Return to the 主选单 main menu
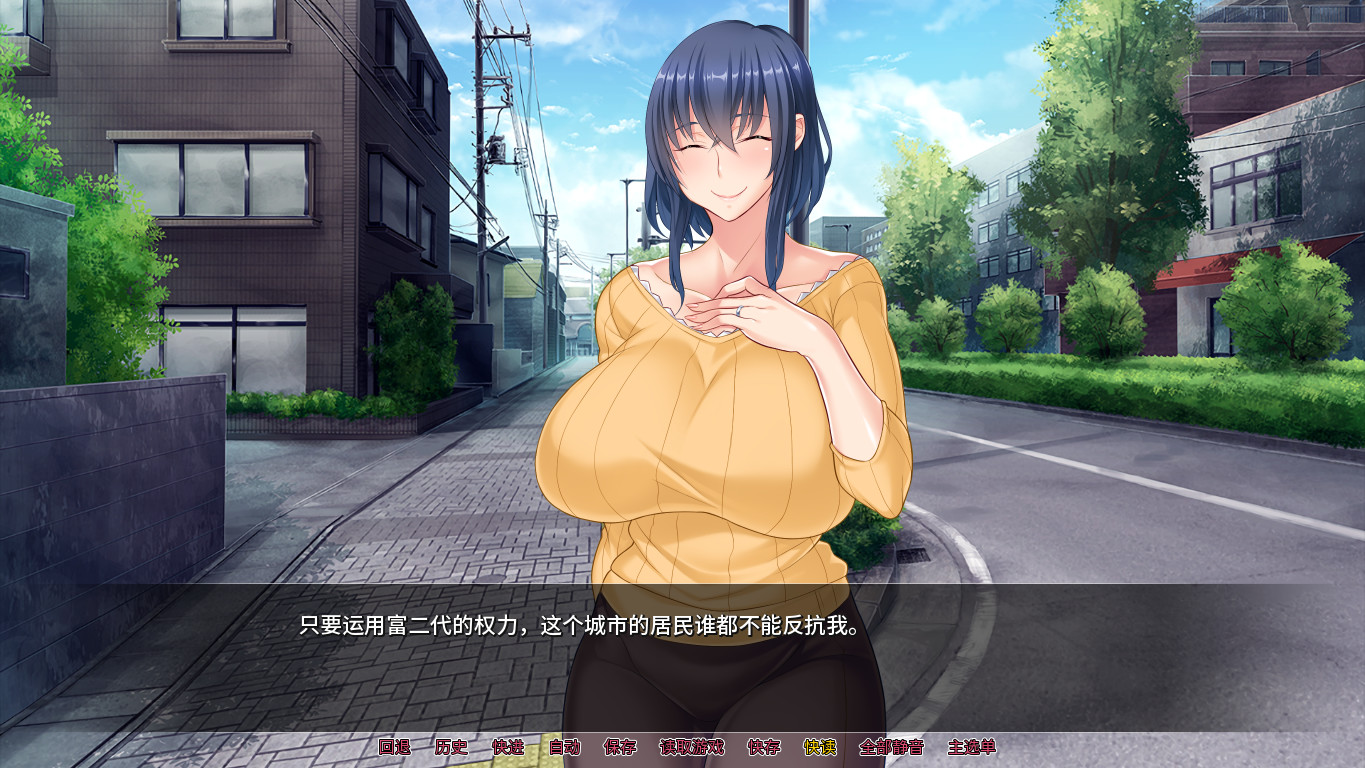Image resolution: width=1365 pixels, height=768 pixels. click(973, 745)
